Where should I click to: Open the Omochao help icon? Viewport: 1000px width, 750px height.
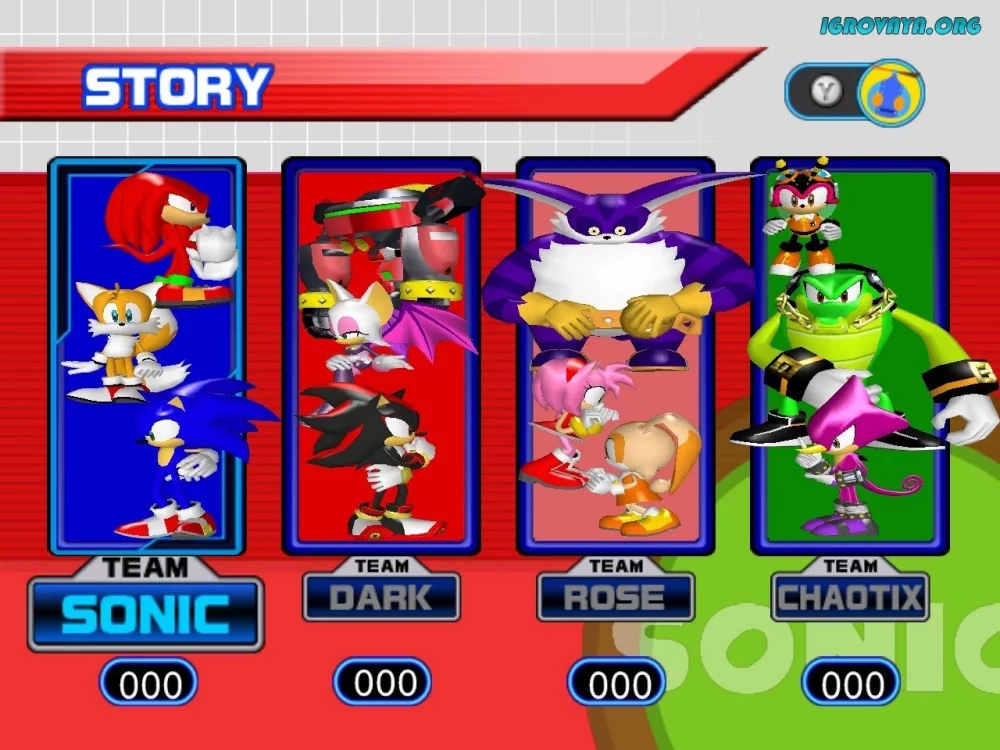coord(891,93)
